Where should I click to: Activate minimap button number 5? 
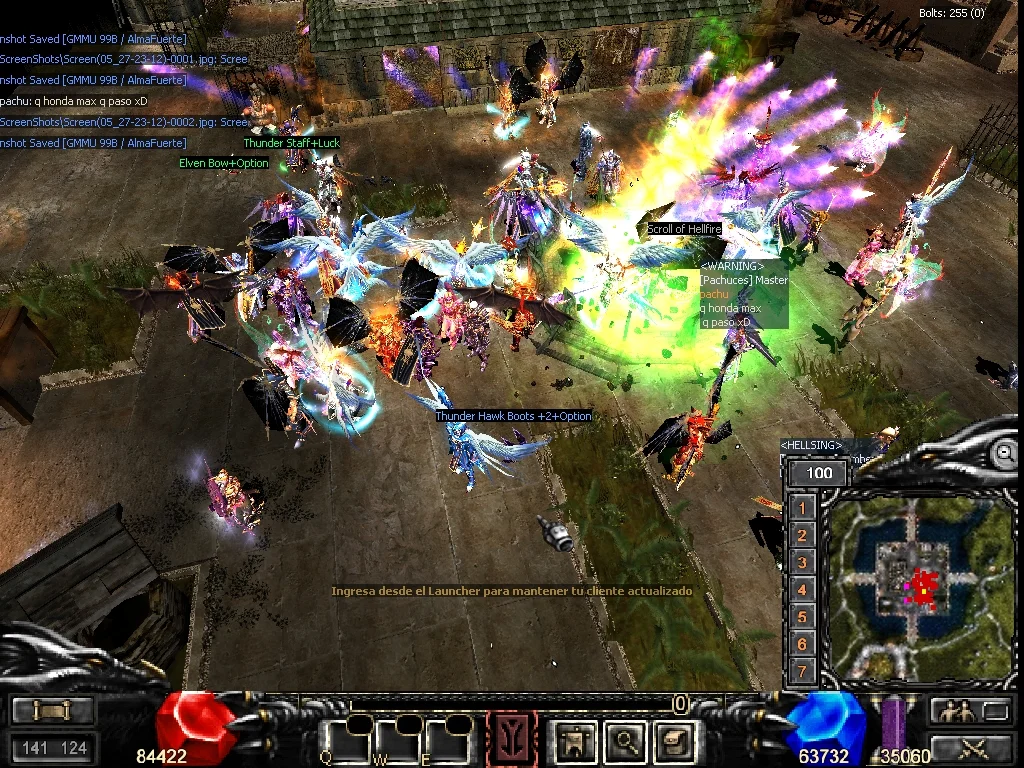click(x=801, y=617)
